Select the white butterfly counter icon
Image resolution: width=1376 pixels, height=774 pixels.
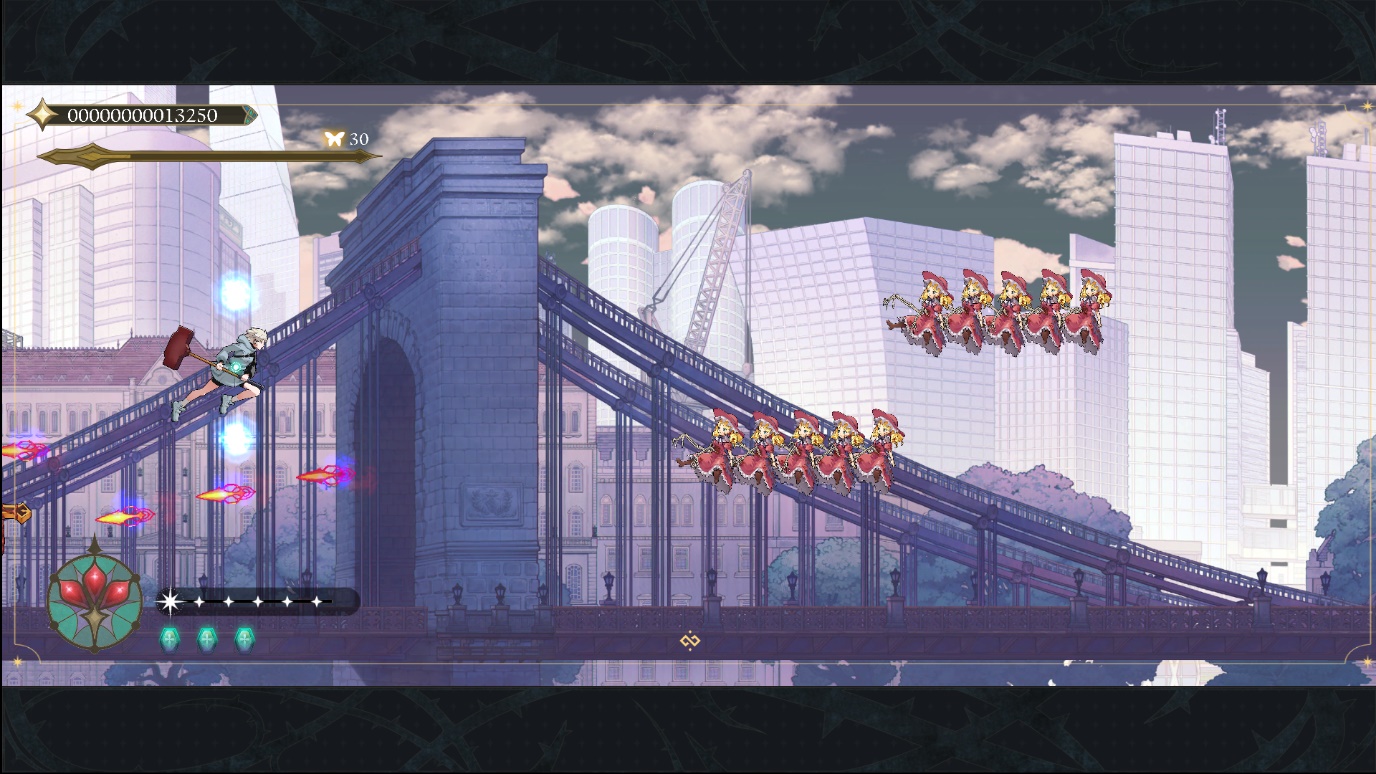point(334,139)
